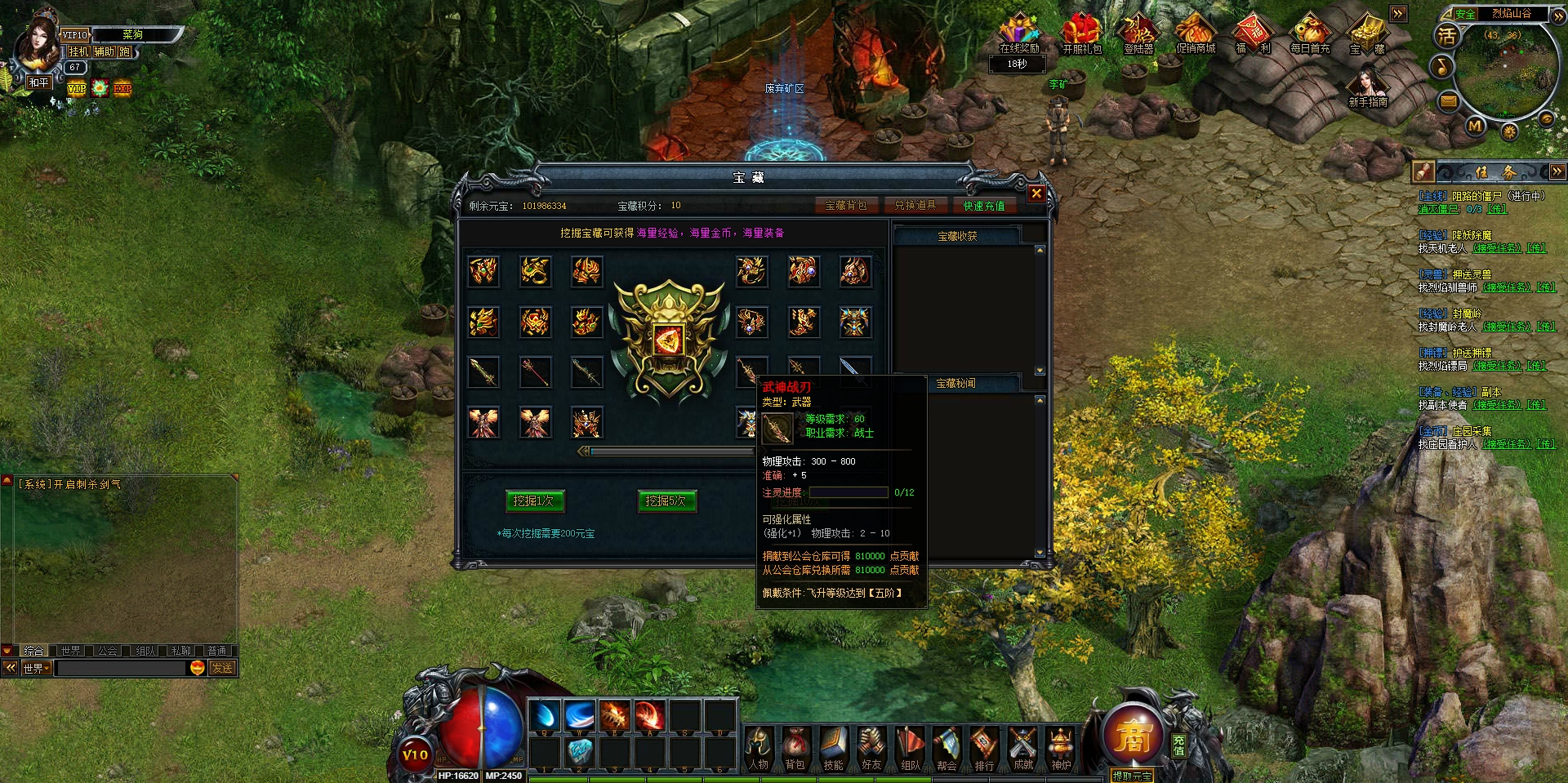1568x783 pixels.
Task: Open the 排行 ranking scroll
Action: 984,749
